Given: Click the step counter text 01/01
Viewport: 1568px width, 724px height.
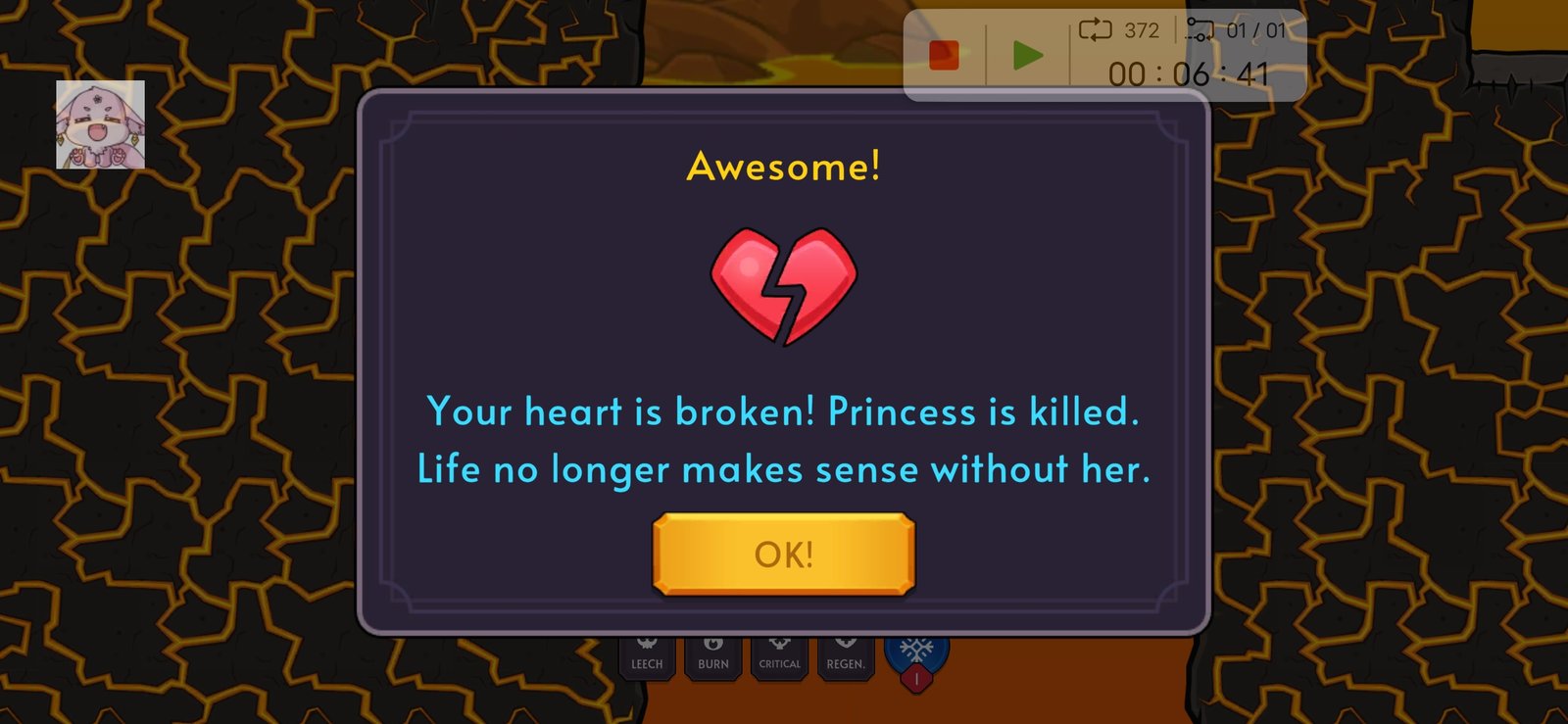Looking at the screenshot, I should coord(1256,29).
